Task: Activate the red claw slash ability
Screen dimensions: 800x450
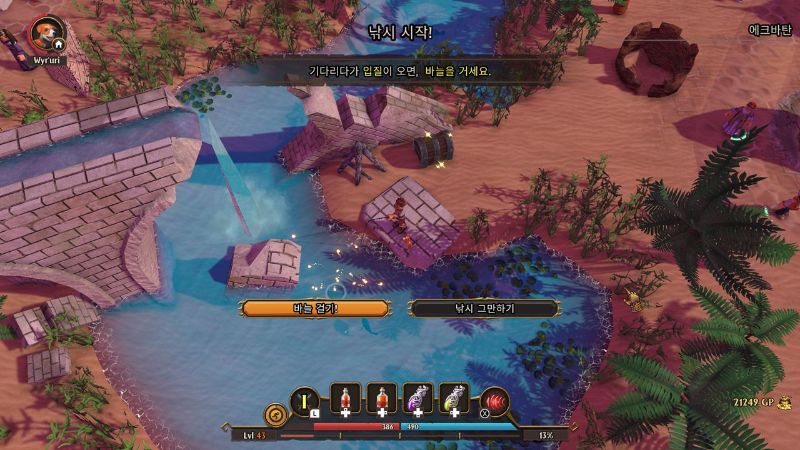Action: (x=494, y=401)
